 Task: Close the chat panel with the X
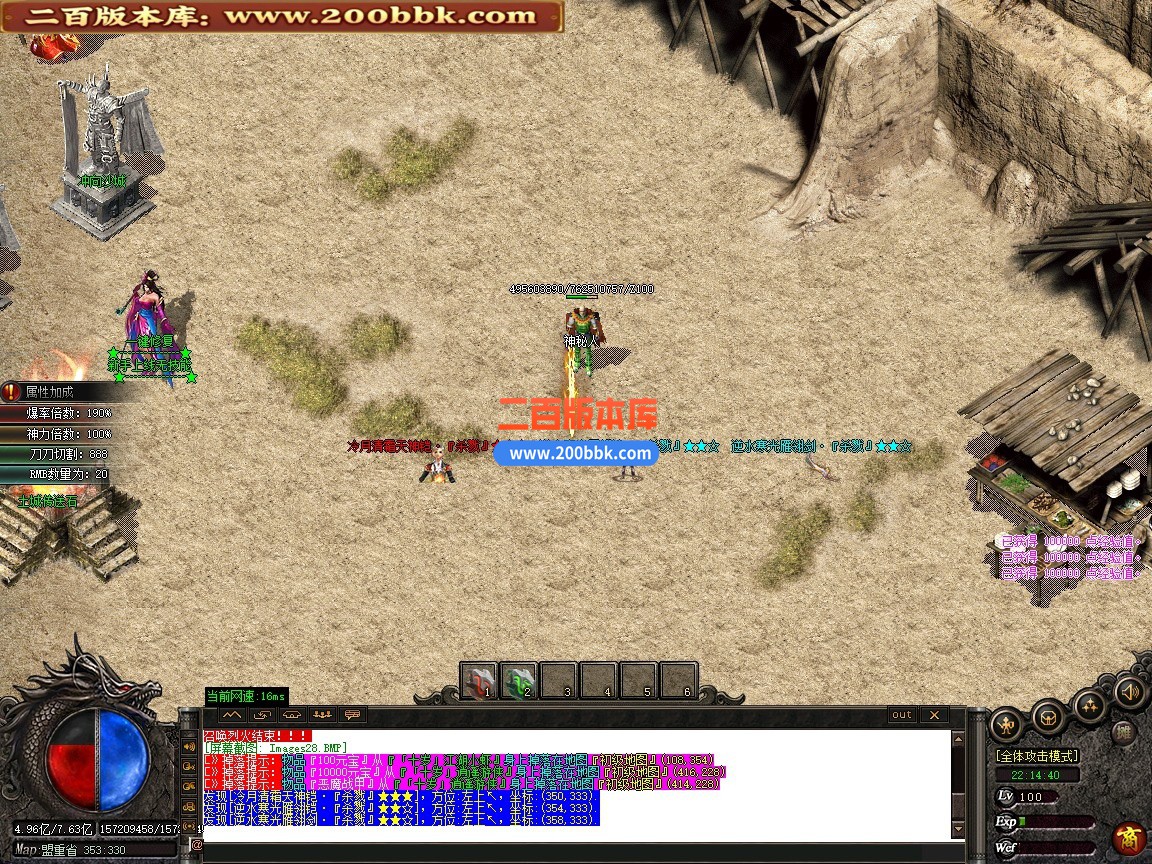click(x=933, y=715)
